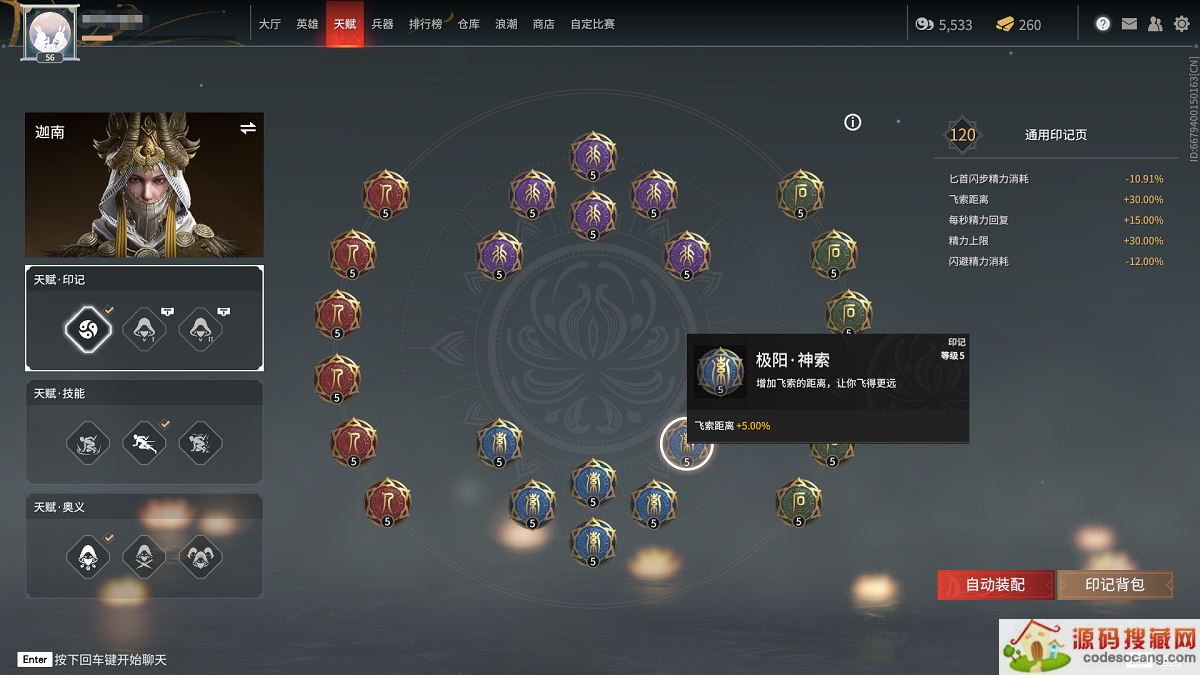
Task: Click the player avatar portrait
Action: 48,32
